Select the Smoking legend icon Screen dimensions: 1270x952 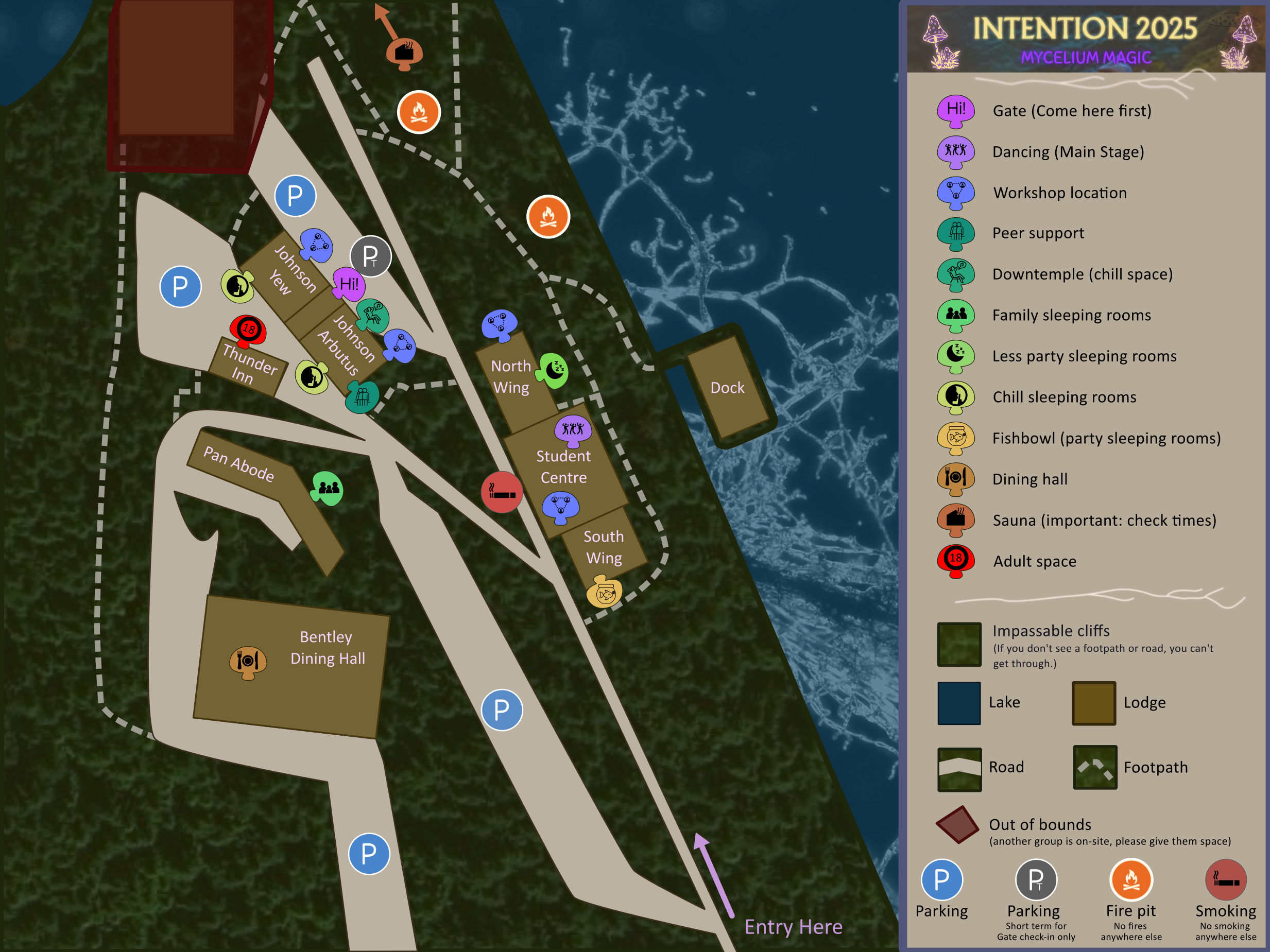[x=1225, y=879]
